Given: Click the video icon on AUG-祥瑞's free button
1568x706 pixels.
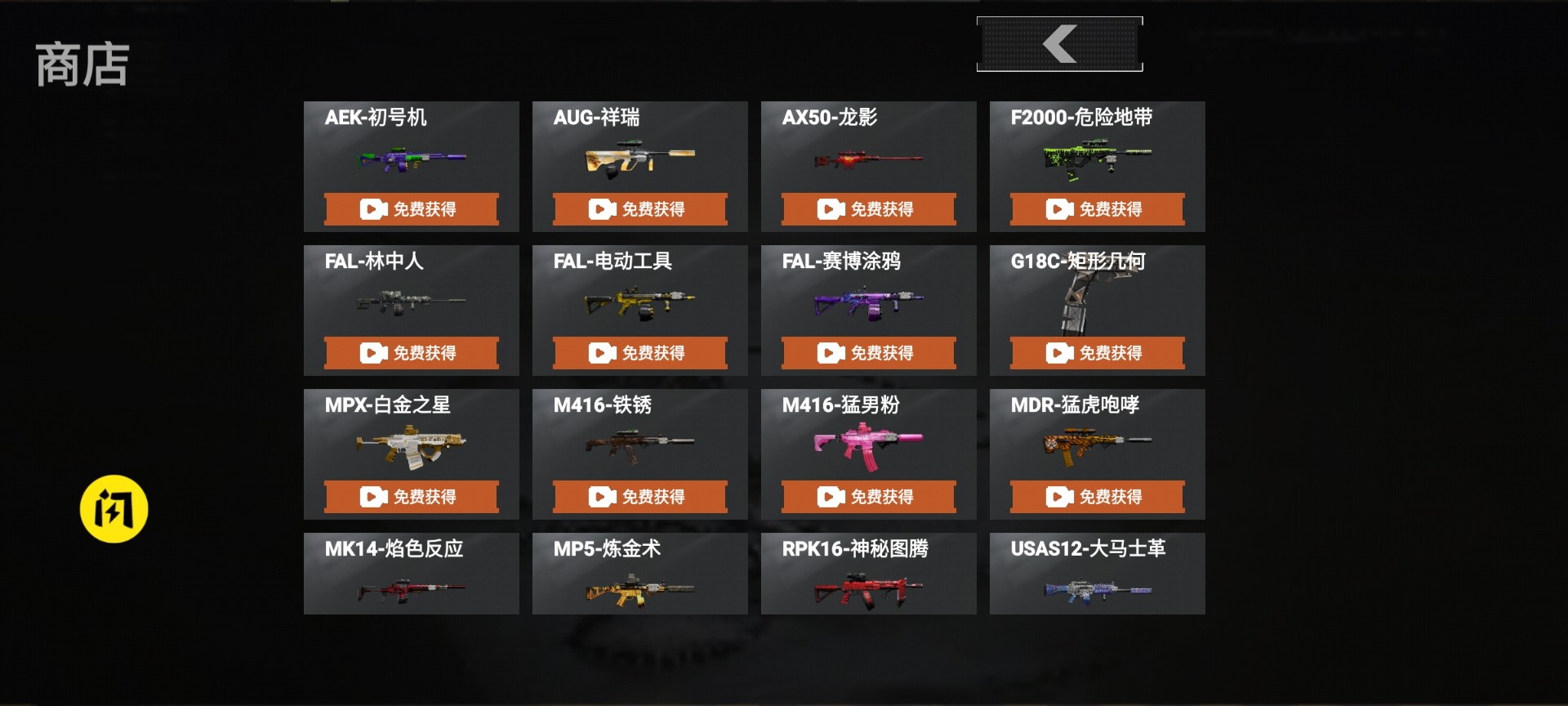Looking at the screenshot, I should tap(601, 208).
